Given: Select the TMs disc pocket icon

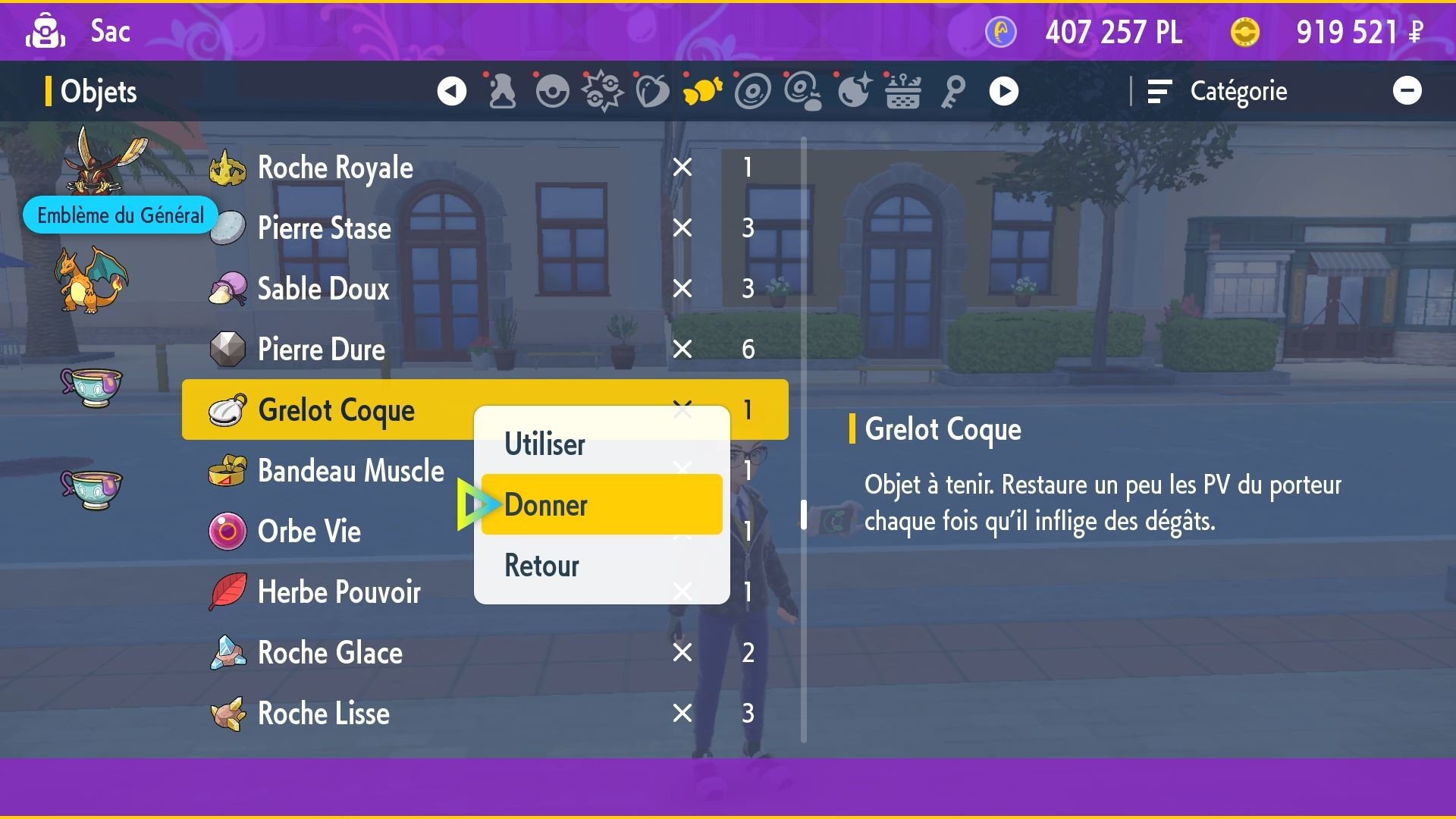Looking at the screenshot, I should pos(752,91).
